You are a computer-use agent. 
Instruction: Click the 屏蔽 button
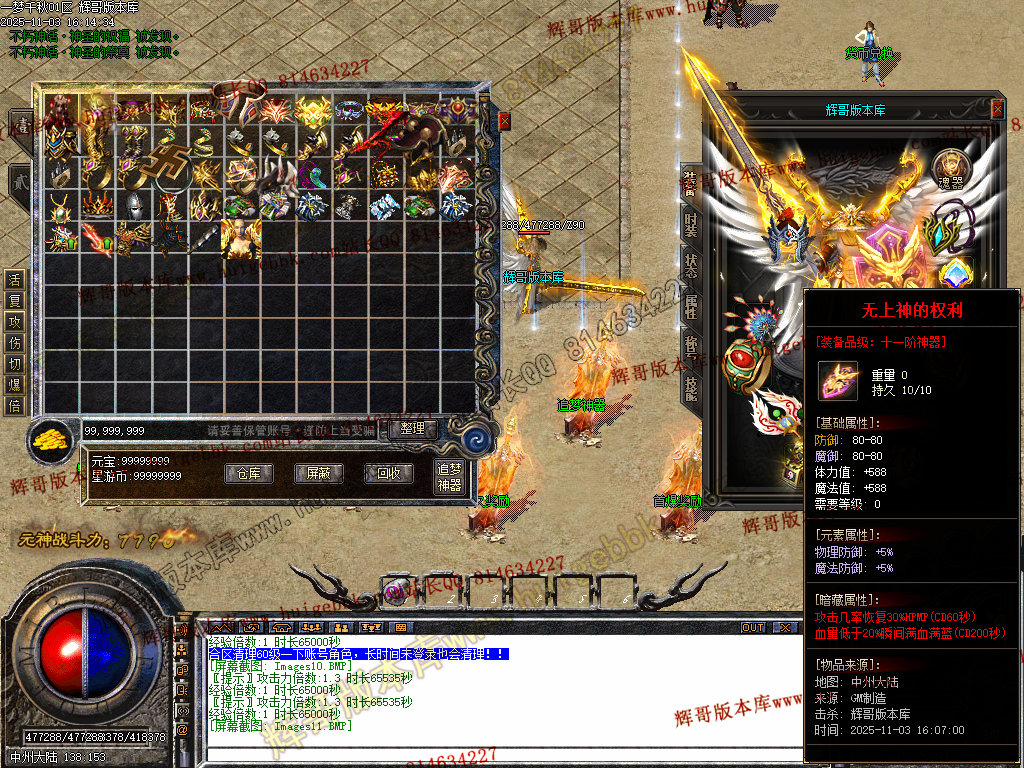pos(312,473)
